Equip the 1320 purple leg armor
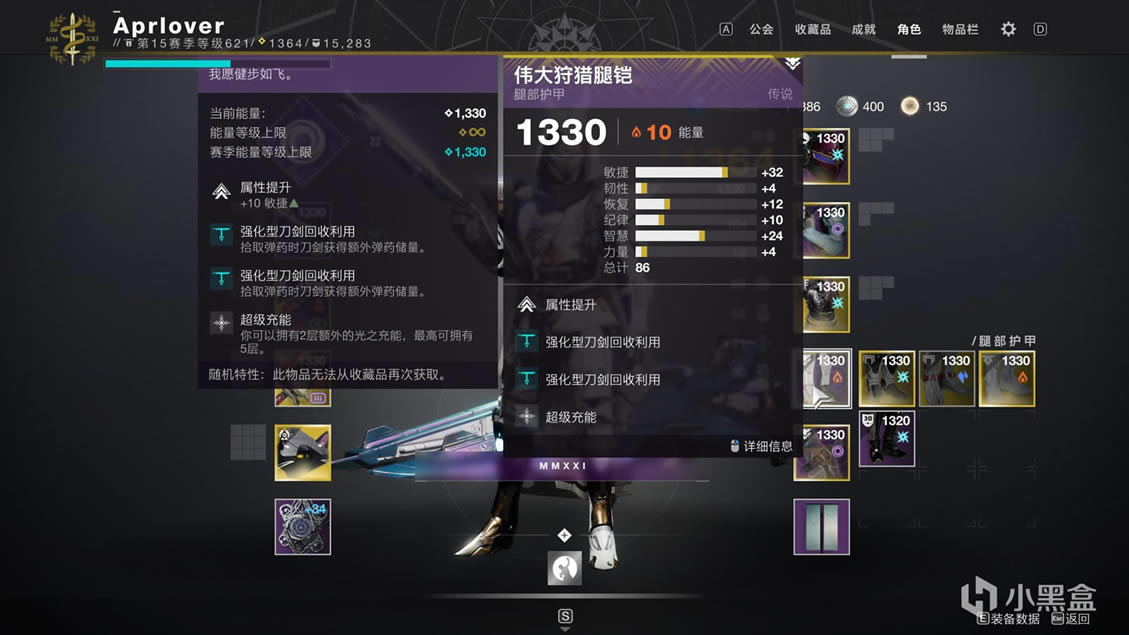 [887, 438]
